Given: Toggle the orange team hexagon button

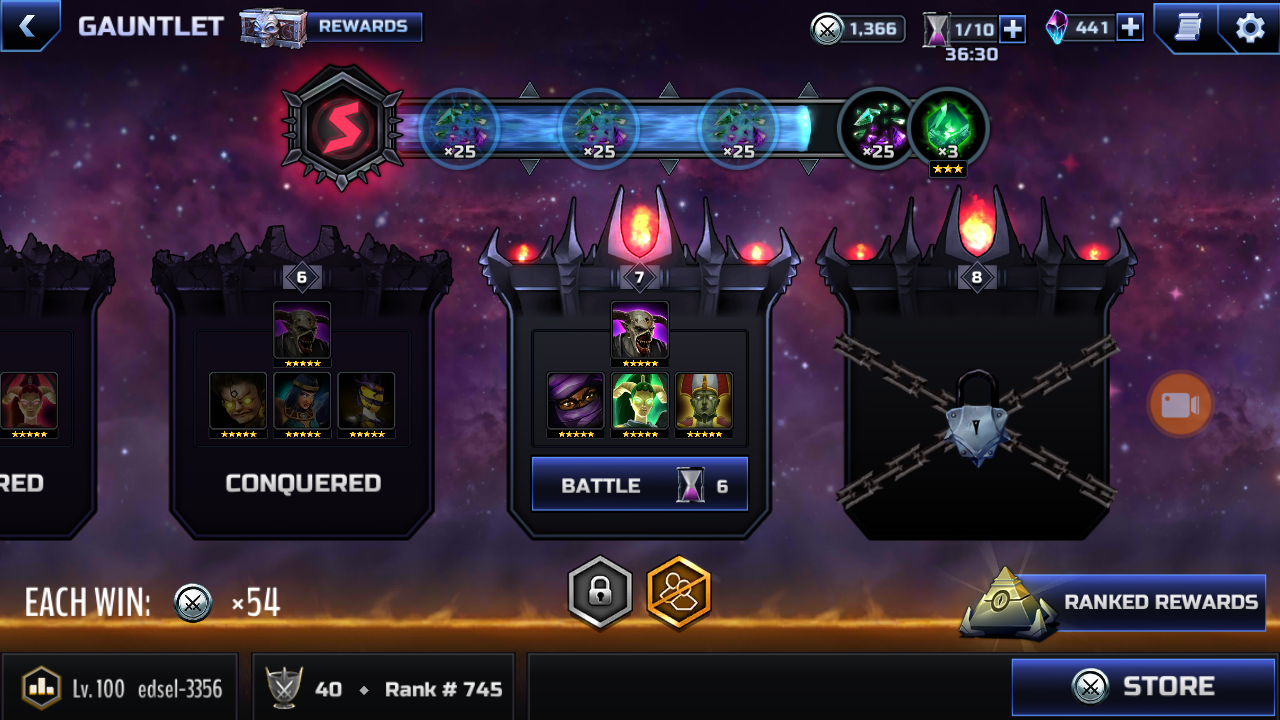Looking at the screenshot, I should tap(679, 592).
